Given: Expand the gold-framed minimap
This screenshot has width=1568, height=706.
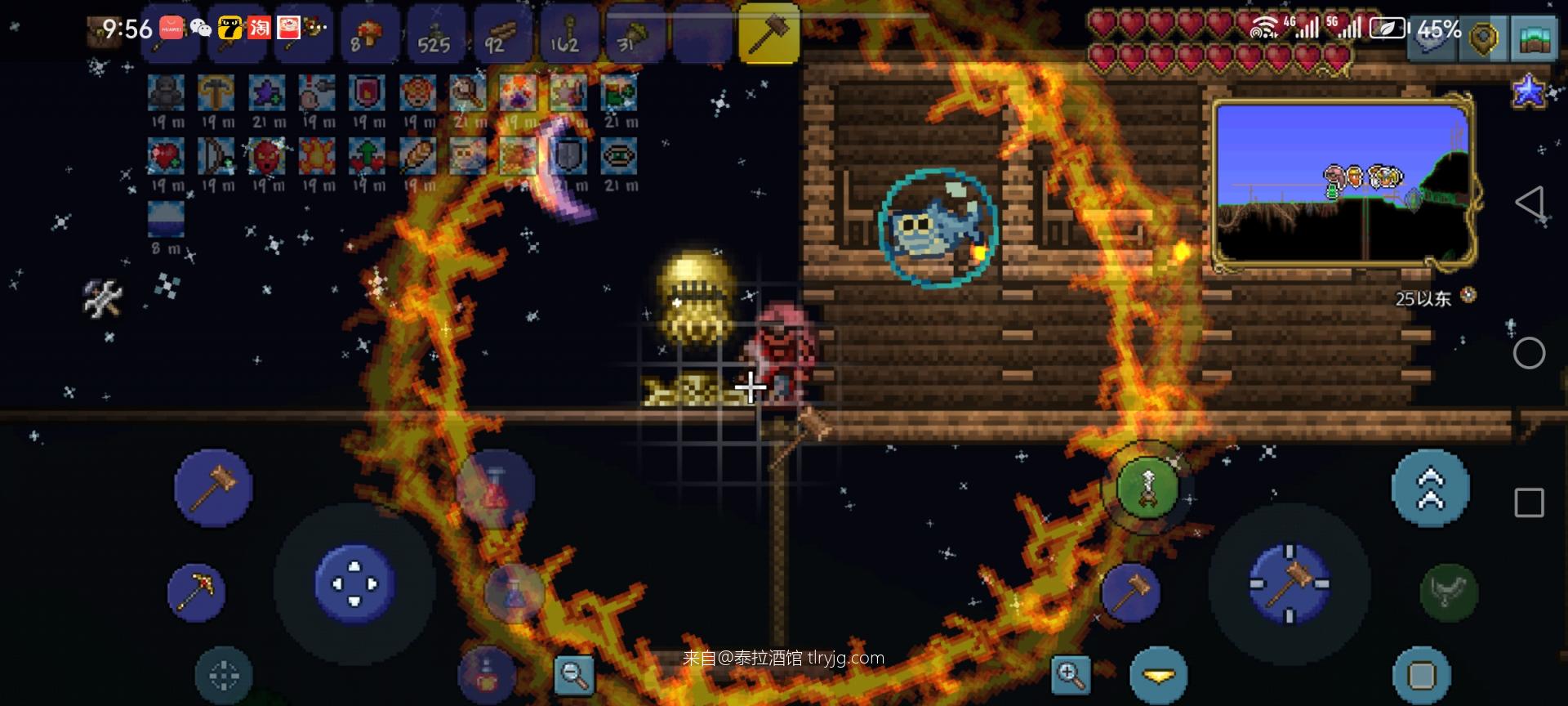Looking at the screenshot, I should pos(1343,184).
